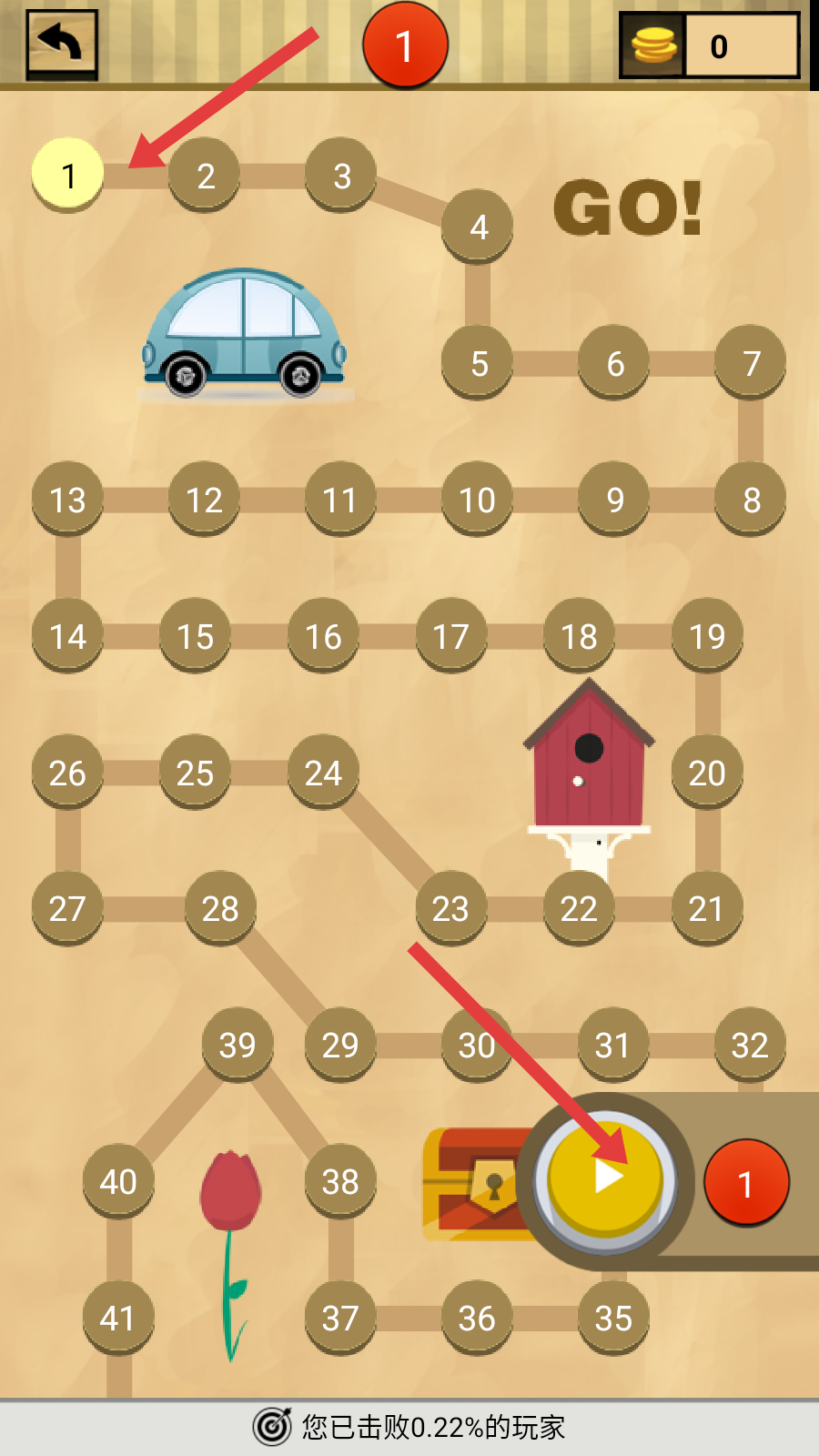Open the gold coins counter

[710, 45]
